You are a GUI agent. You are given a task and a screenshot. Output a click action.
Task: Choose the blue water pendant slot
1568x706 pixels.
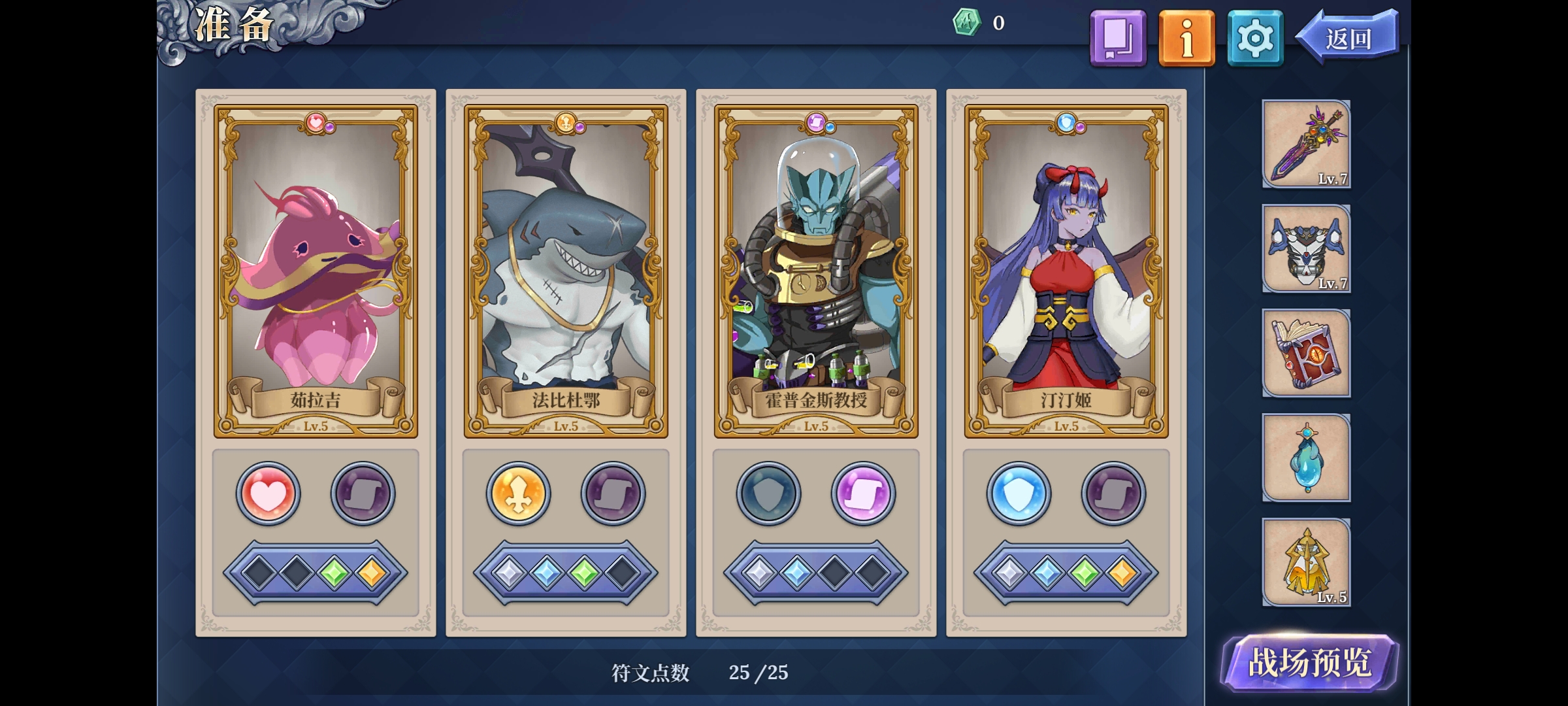pyautogui.click(x=1306, y=458)
